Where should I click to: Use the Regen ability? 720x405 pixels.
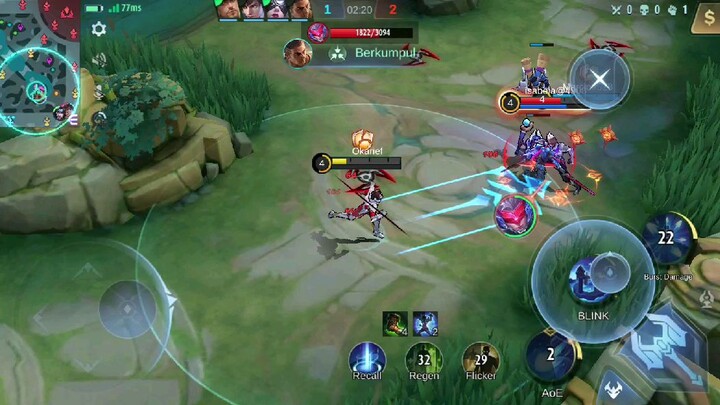pos(424,360)
